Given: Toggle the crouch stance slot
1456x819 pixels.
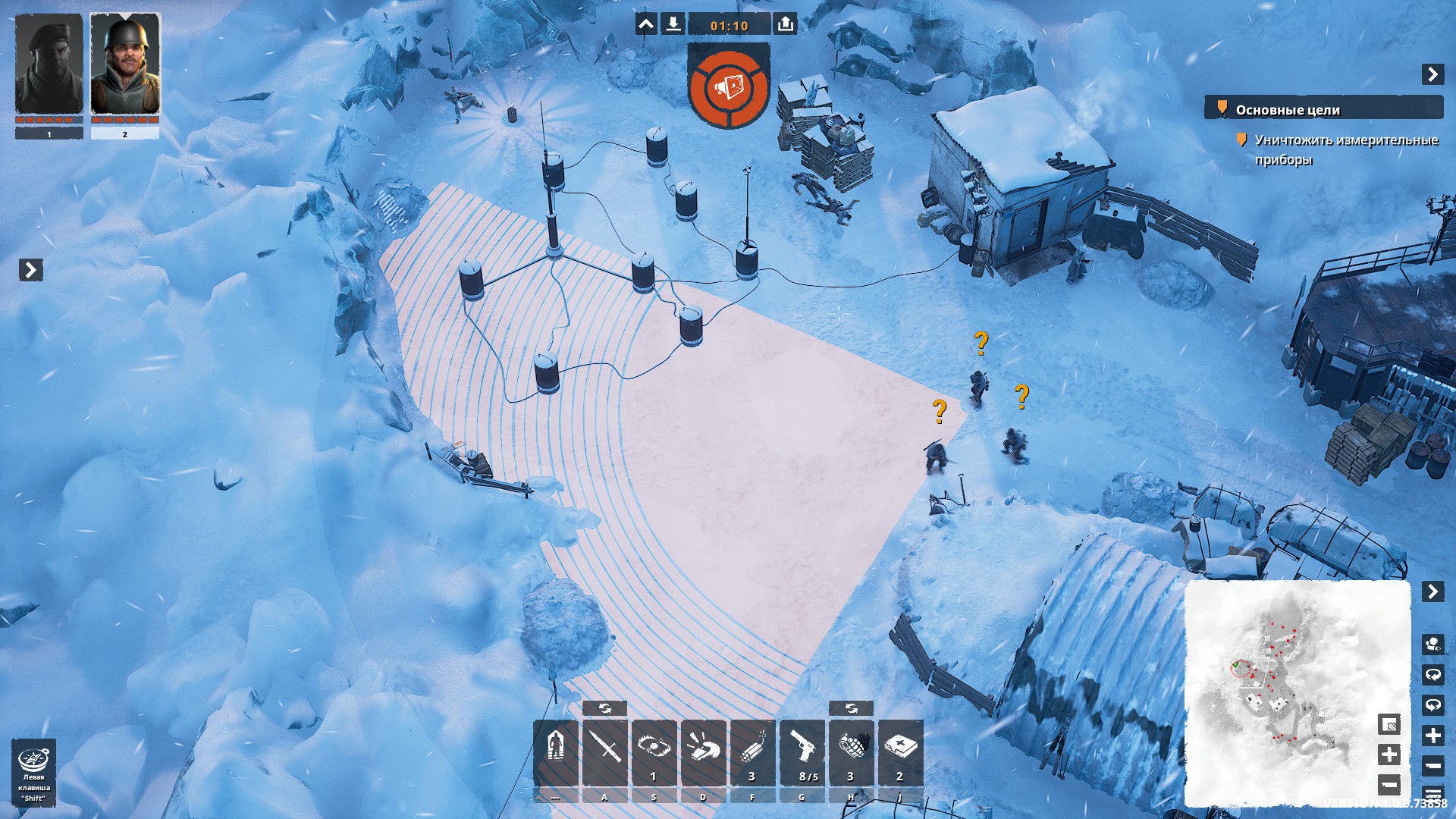Looking at the screenshot, I should click(556, 752).
